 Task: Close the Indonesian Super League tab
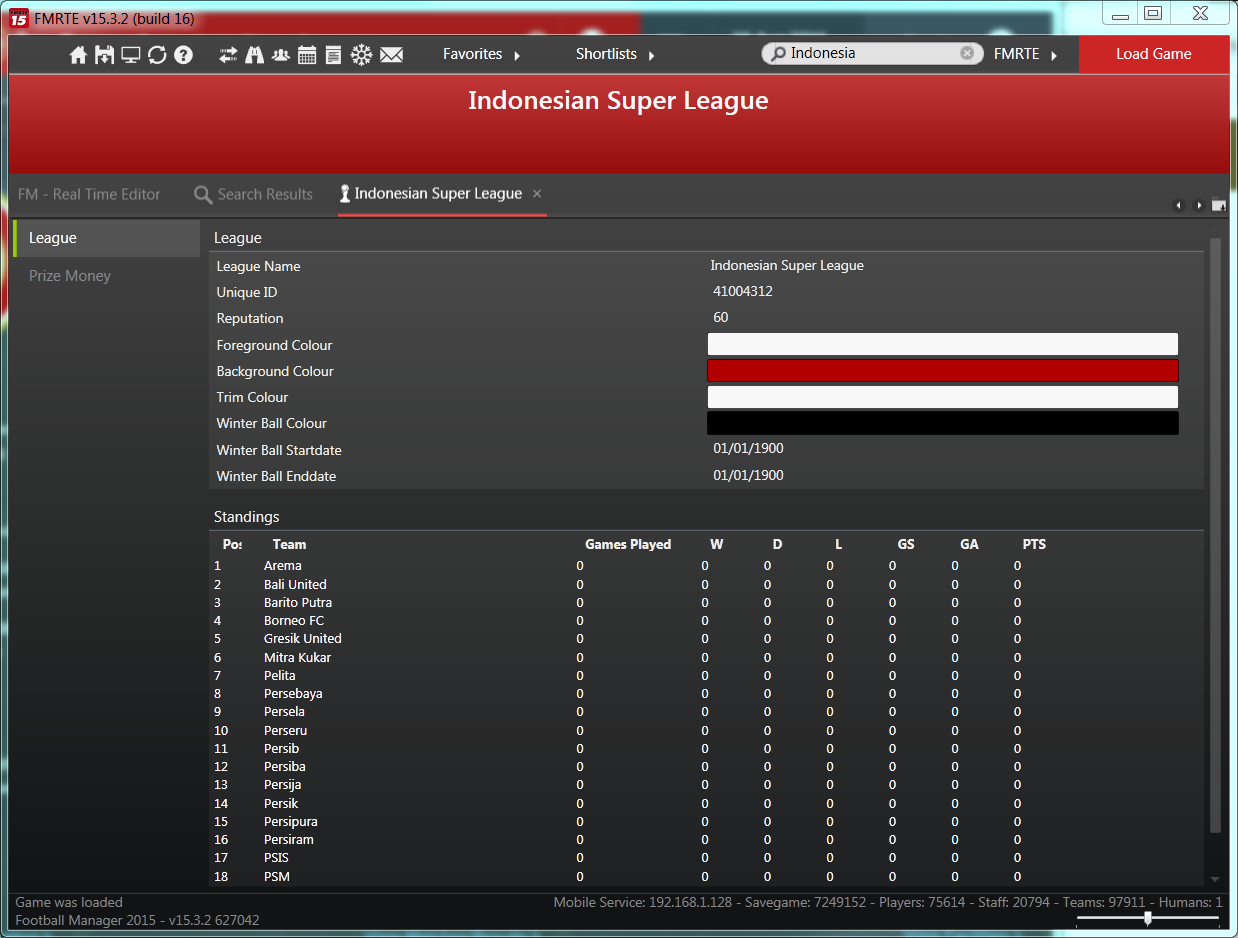(537, 194)
